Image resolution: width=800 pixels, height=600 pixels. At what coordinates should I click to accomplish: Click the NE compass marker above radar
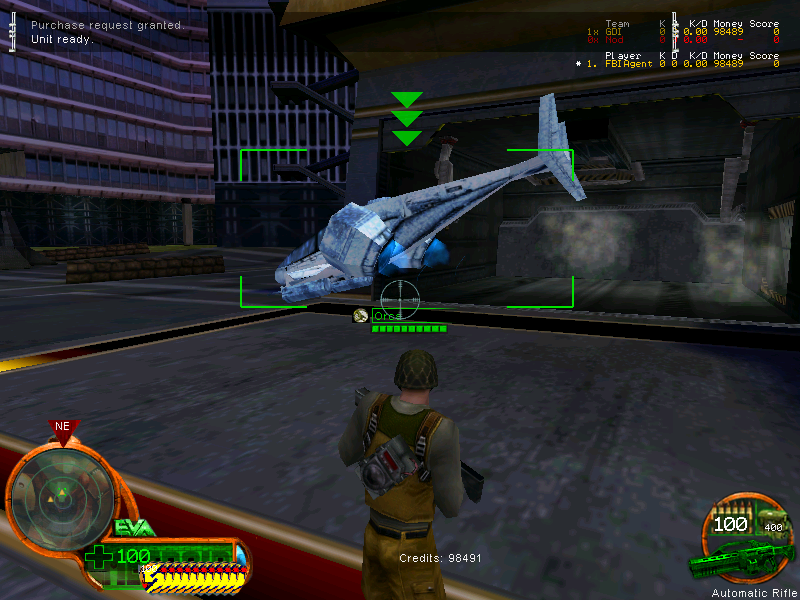[63, 427]
